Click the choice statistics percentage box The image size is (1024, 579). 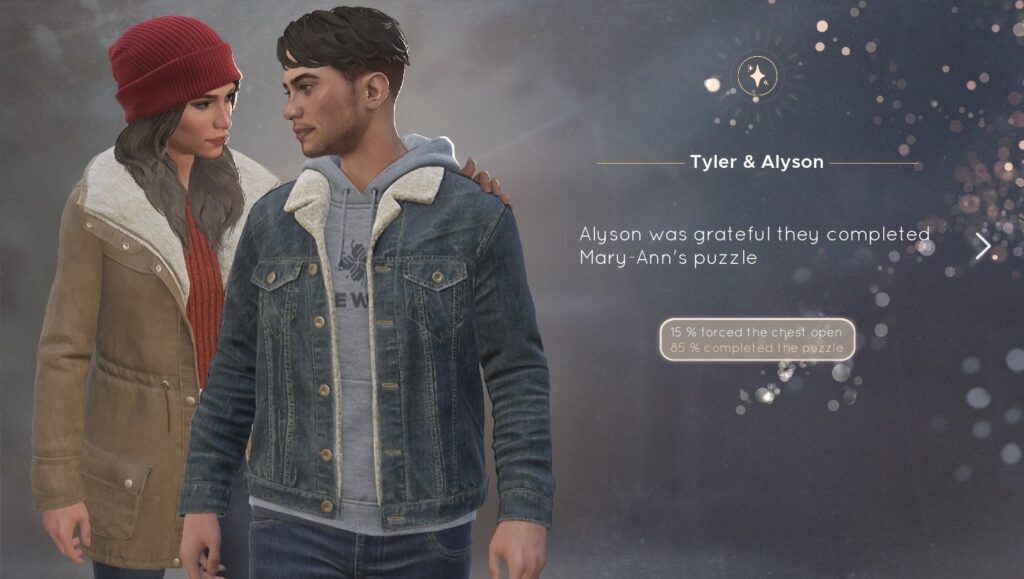[757, 340]
